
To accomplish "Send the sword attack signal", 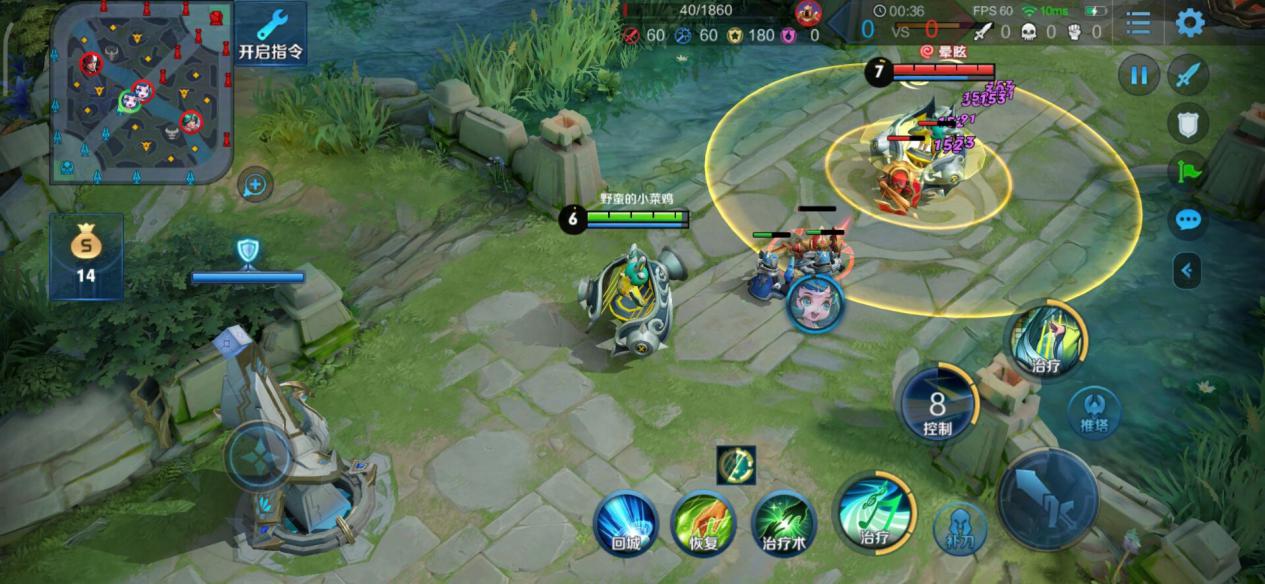I will coord(1188,76).
